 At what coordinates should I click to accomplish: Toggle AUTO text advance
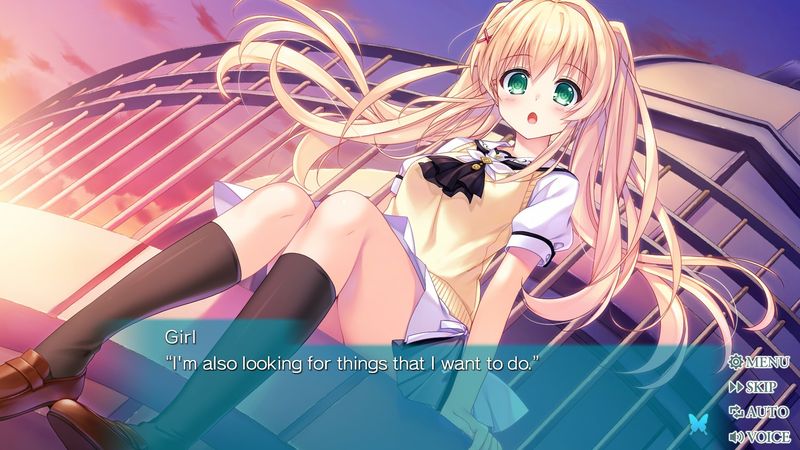(760, 411)
